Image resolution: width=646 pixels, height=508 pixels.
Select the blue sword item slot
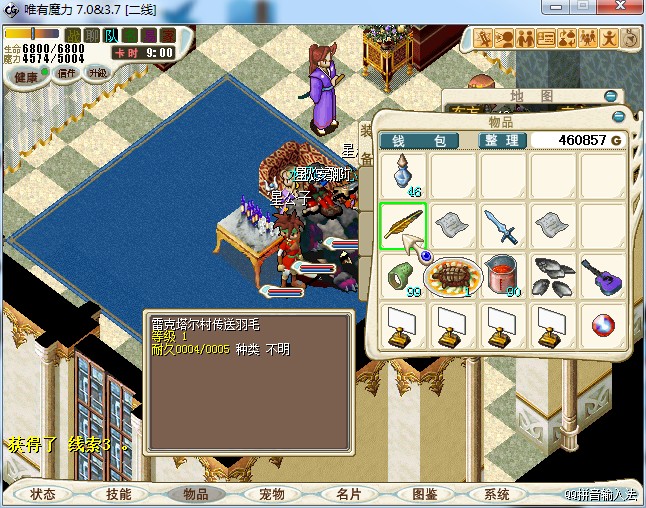coord(502,225)
